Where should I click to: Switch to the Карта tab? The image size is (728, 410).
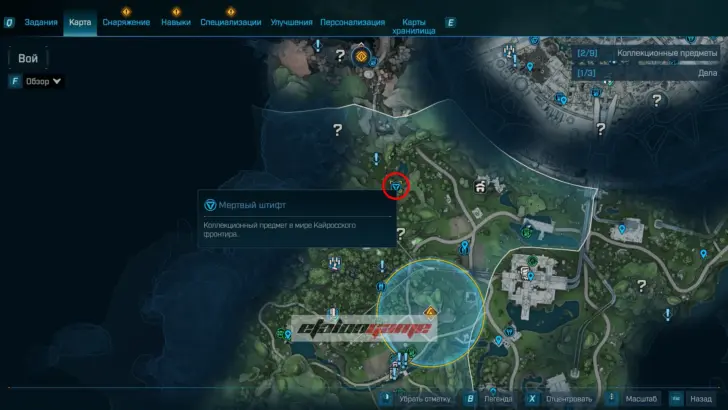click(80, 21)
